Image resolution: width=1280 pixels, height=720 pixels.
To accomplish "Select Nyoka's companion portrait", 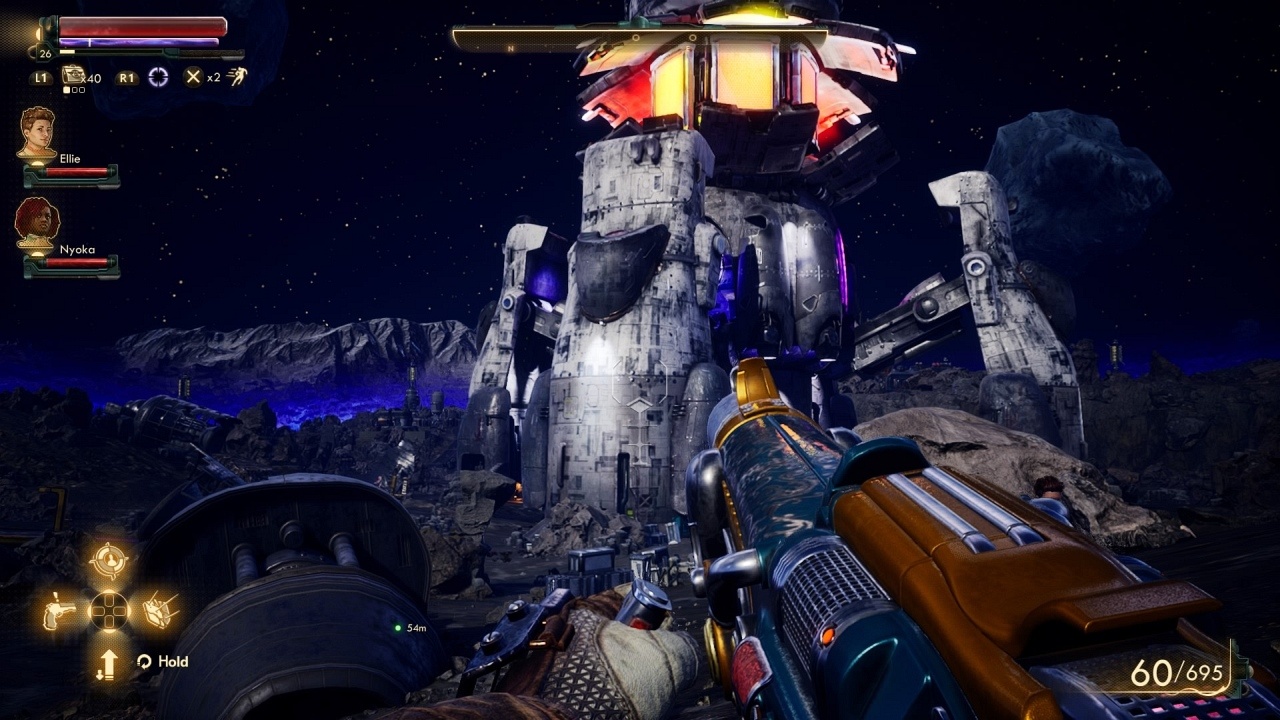I will tap(38, 224).
